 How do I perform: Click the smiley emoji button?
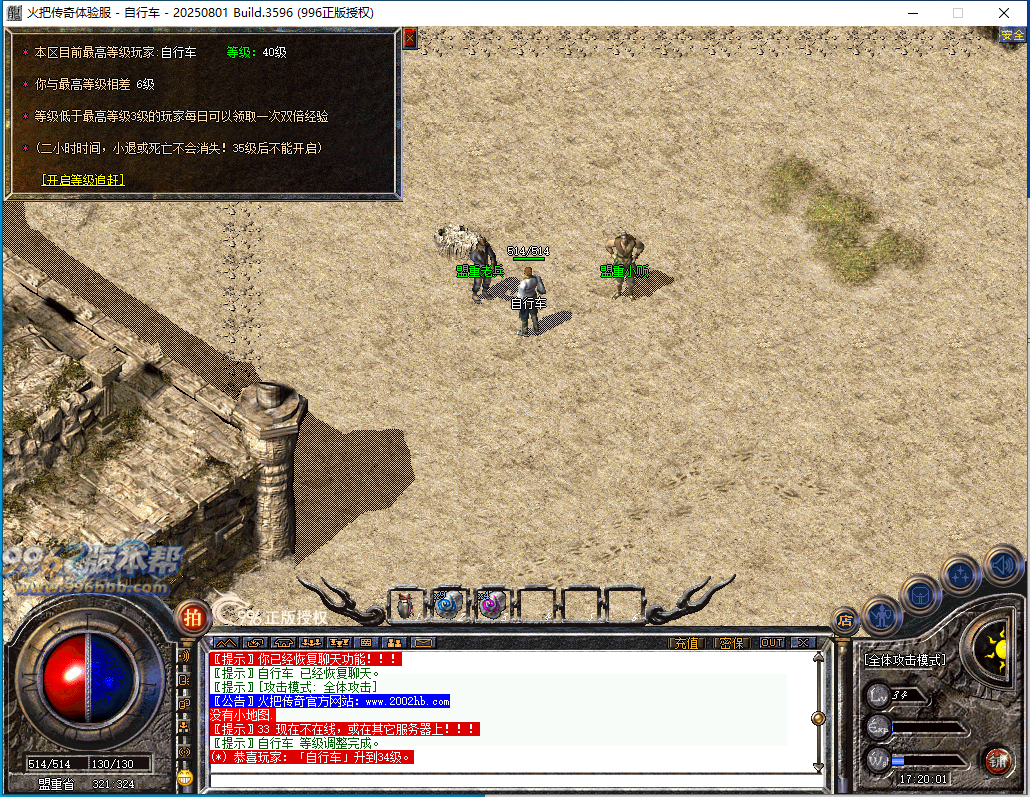pos(184,777)
